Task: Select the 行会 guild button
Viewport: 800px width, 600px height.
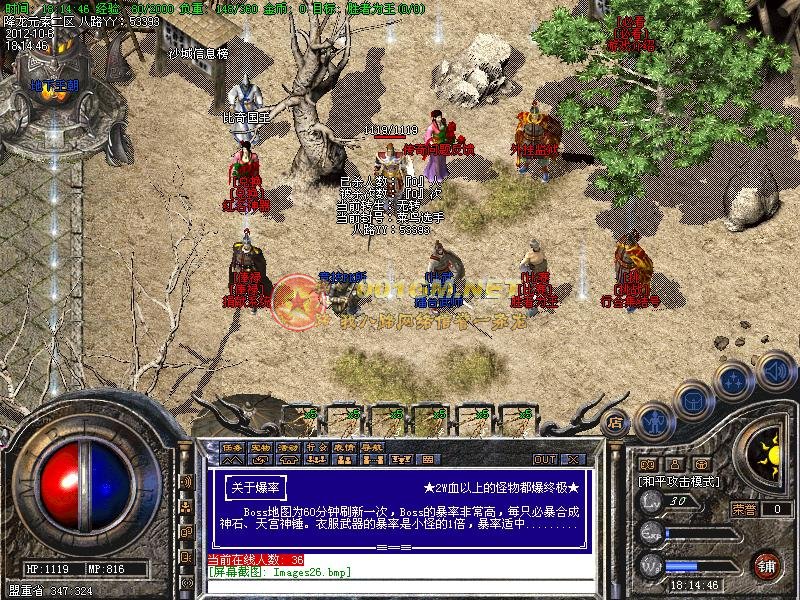Action: (x=316, y=447)
